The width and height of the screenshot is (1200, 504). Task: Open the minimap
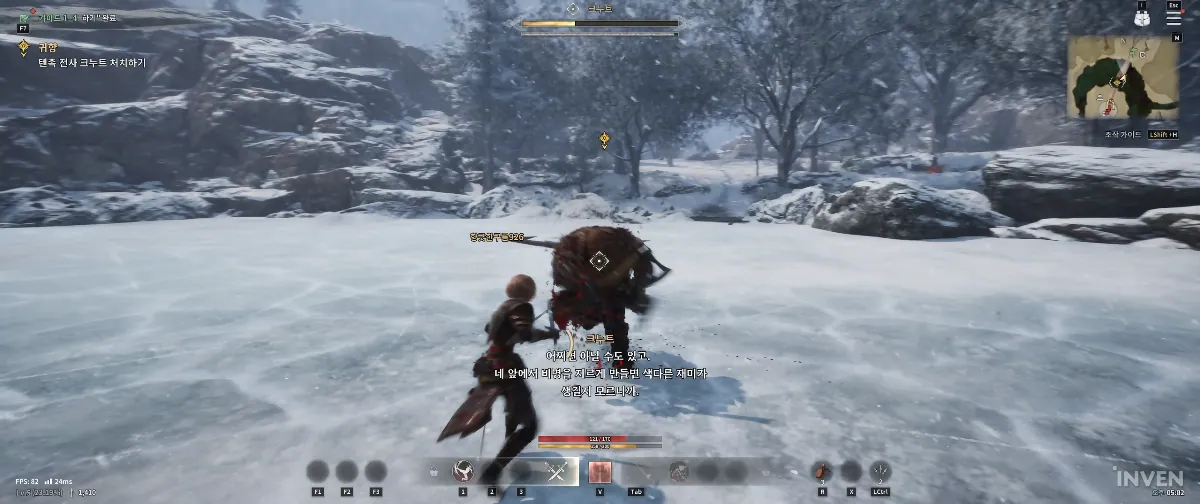1120,77
